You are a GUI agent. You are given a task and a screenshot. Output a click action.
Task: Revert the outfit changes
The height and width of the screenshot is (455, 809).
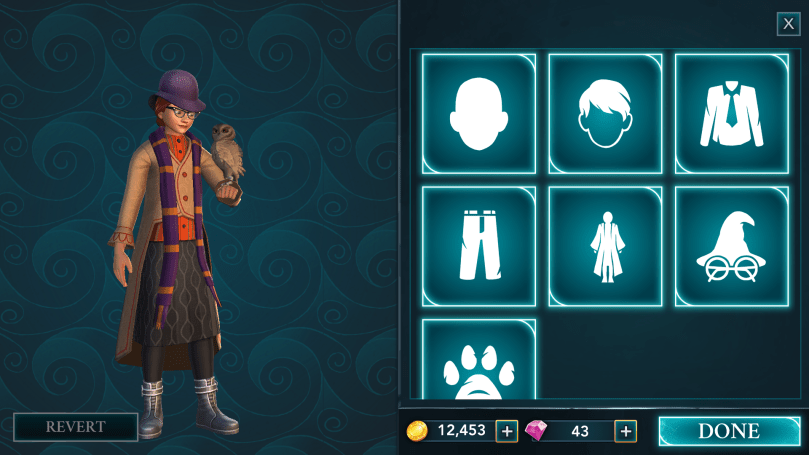75,427
